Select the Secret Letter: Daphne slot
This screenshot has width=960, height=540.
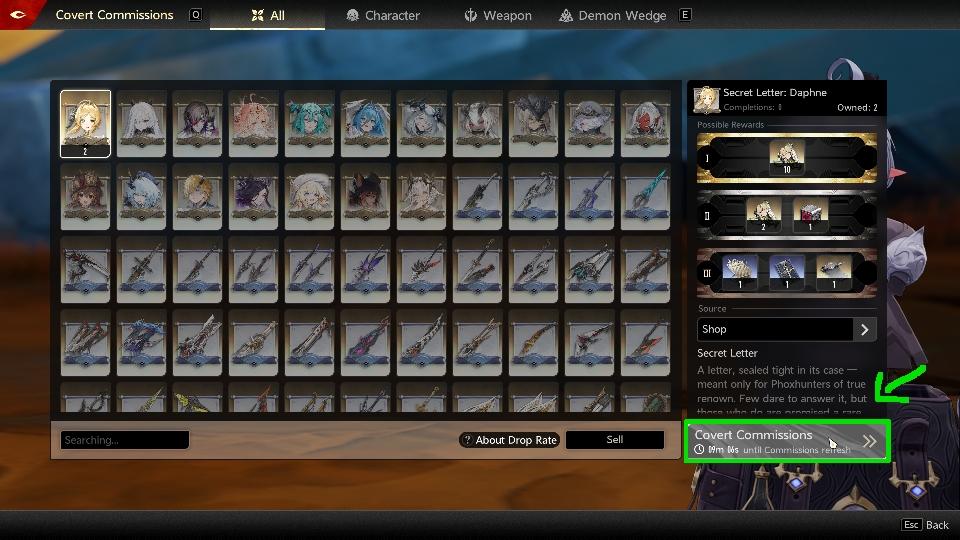(85, 124)
